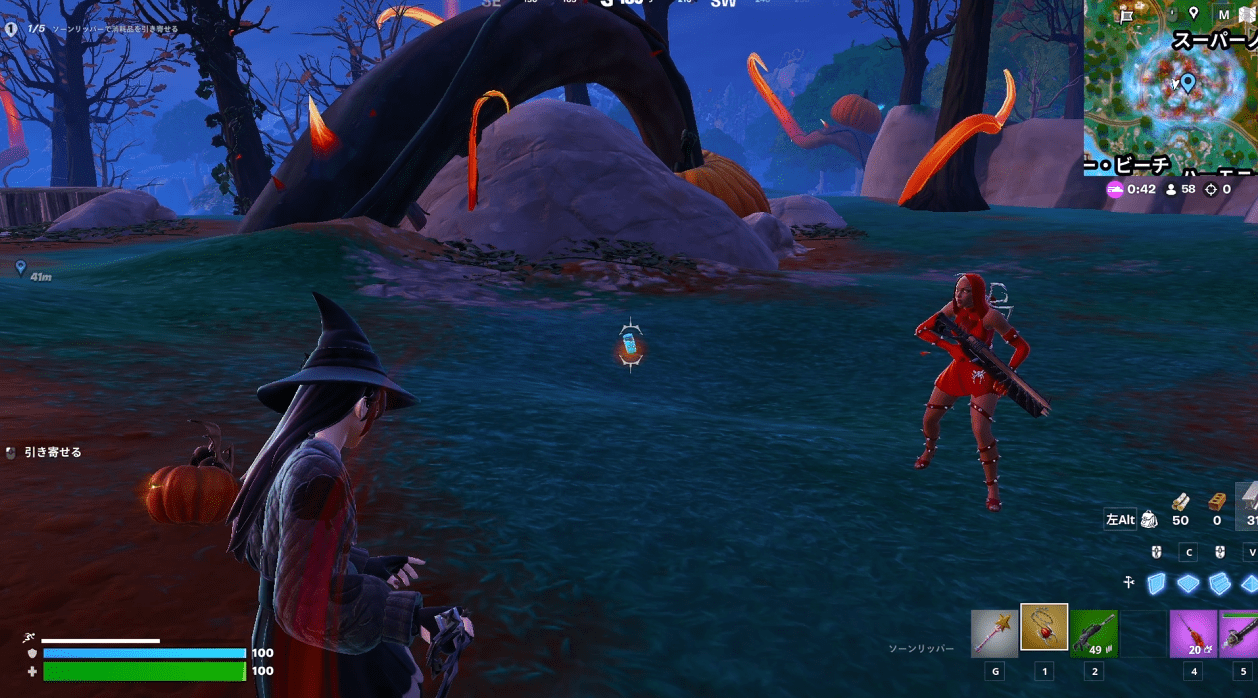1258x698 pixels.
Task: Choose the stairs building piece
Action: click(1217, 583)
